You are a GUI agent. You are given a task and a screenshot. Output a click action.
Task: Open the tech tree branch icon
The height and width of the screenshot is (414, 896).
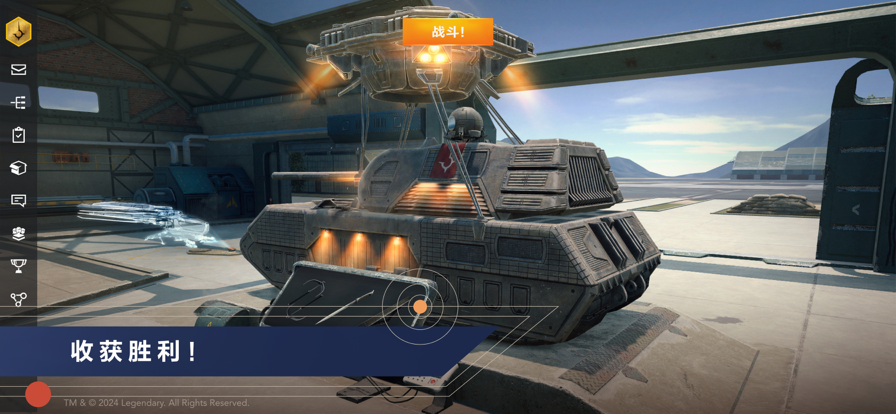click(19, 102)
